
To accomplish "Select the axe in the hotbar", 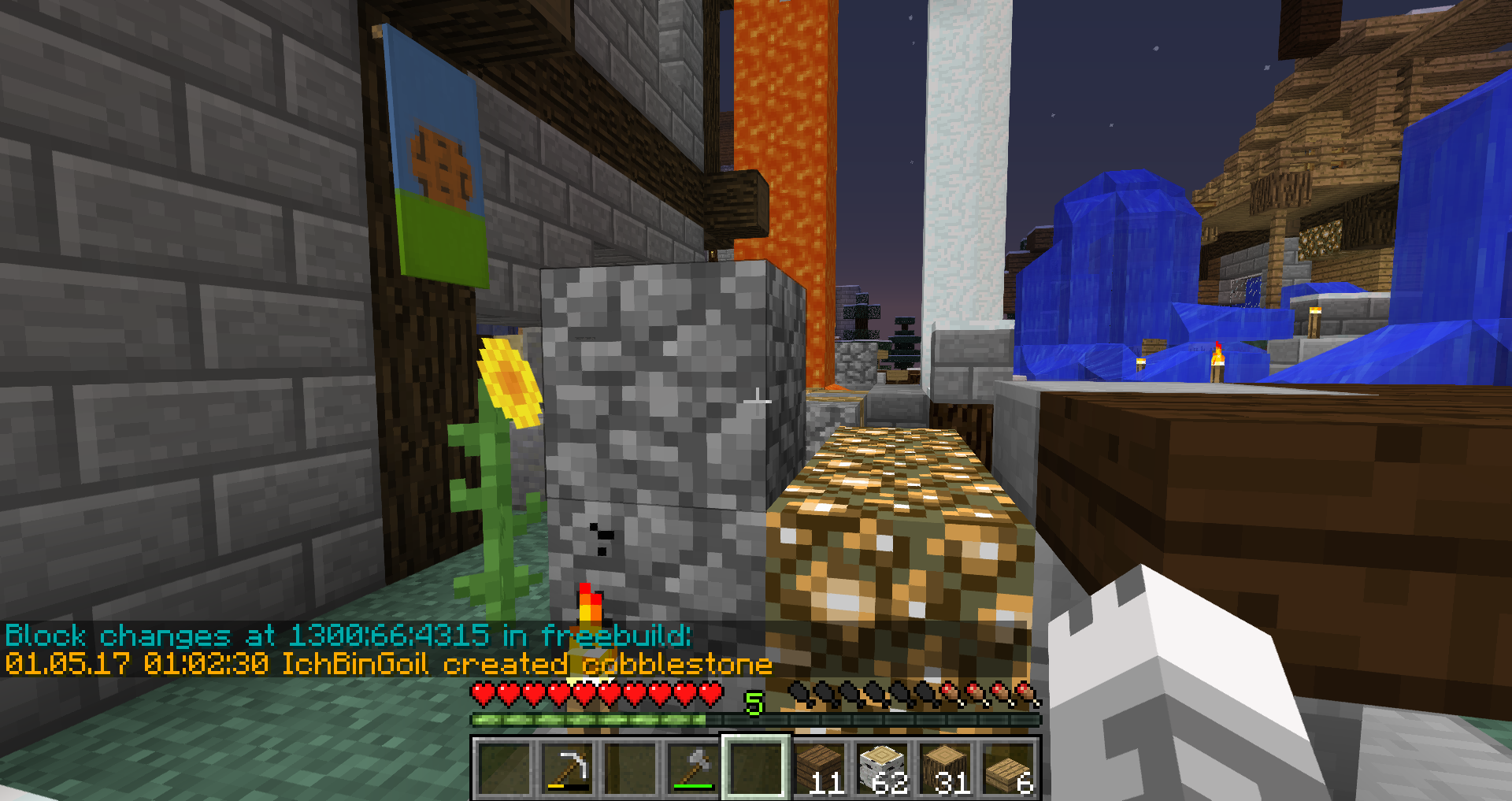I will tap(693, 768).
